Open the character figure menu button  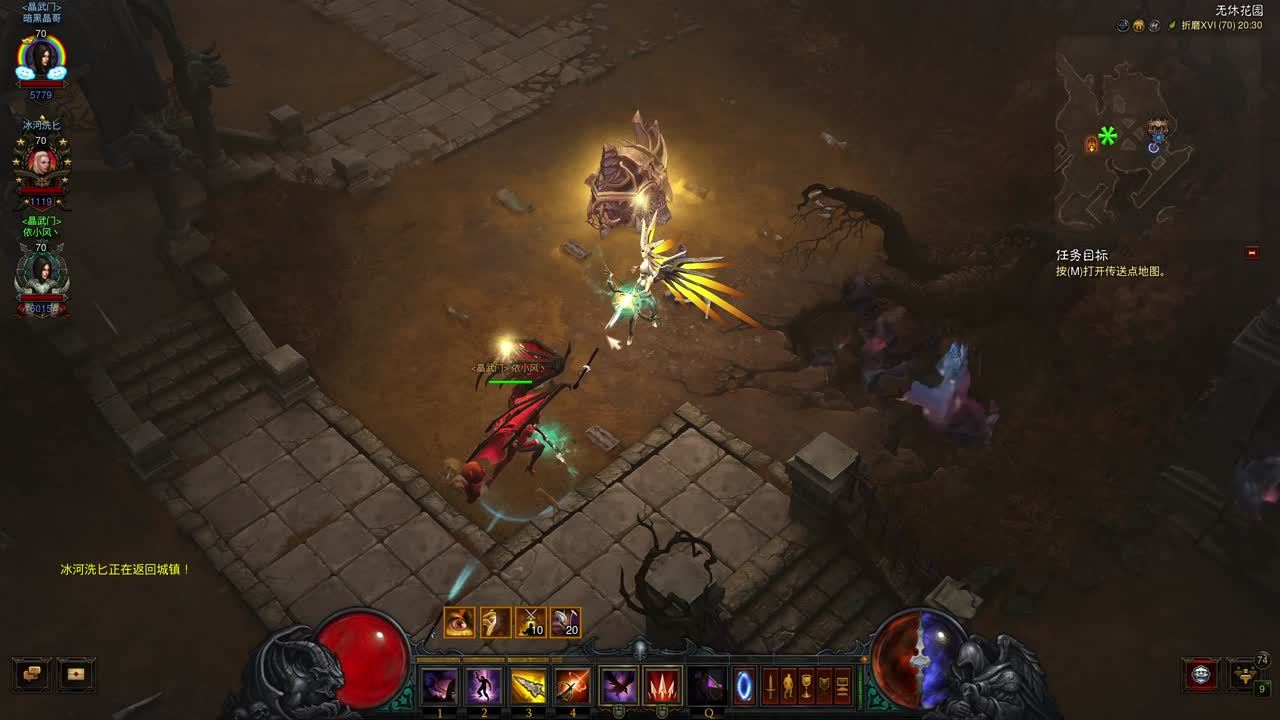coord(789,686)
